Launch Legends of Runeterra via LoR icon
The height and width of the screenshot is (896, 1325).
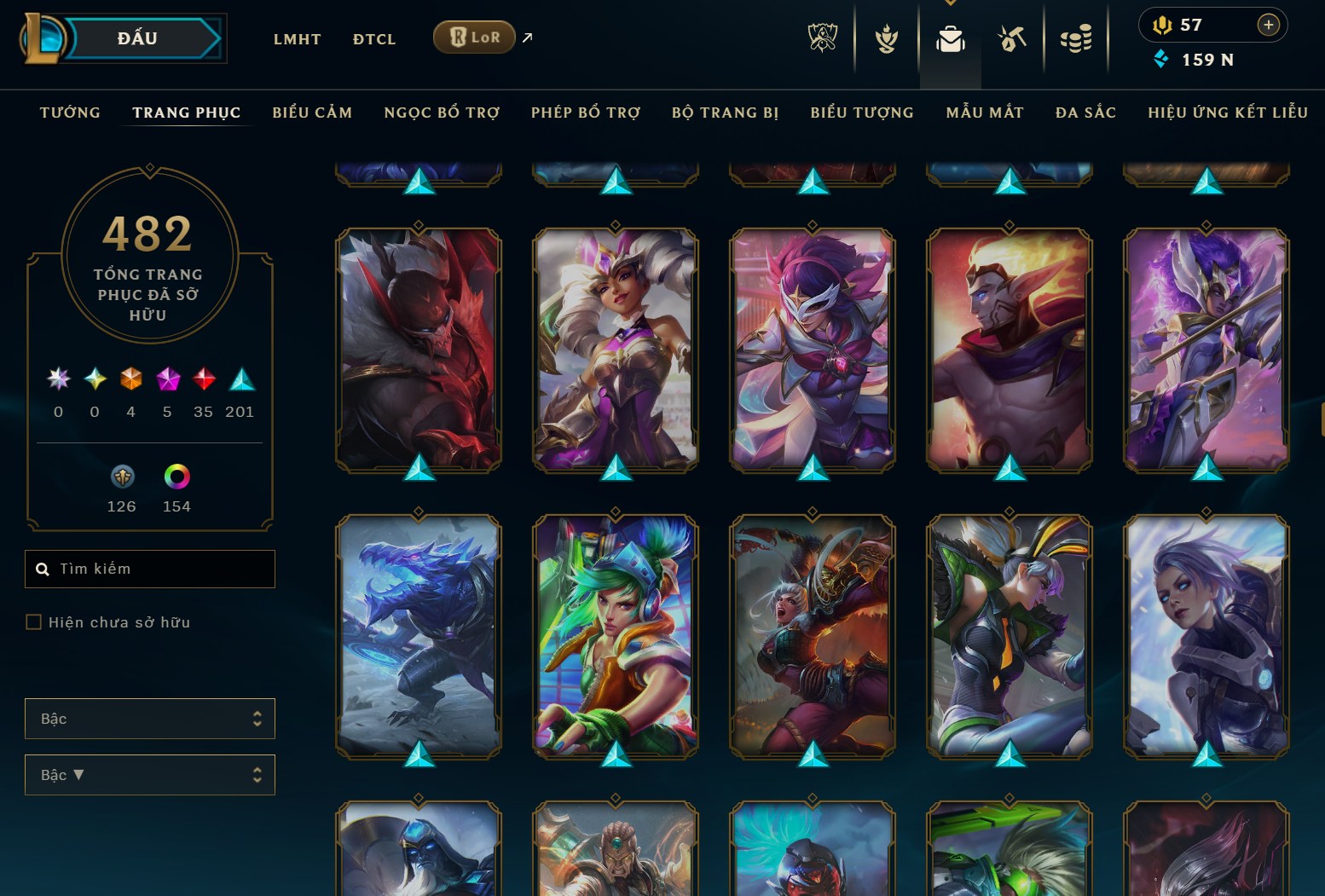[474, 37]
